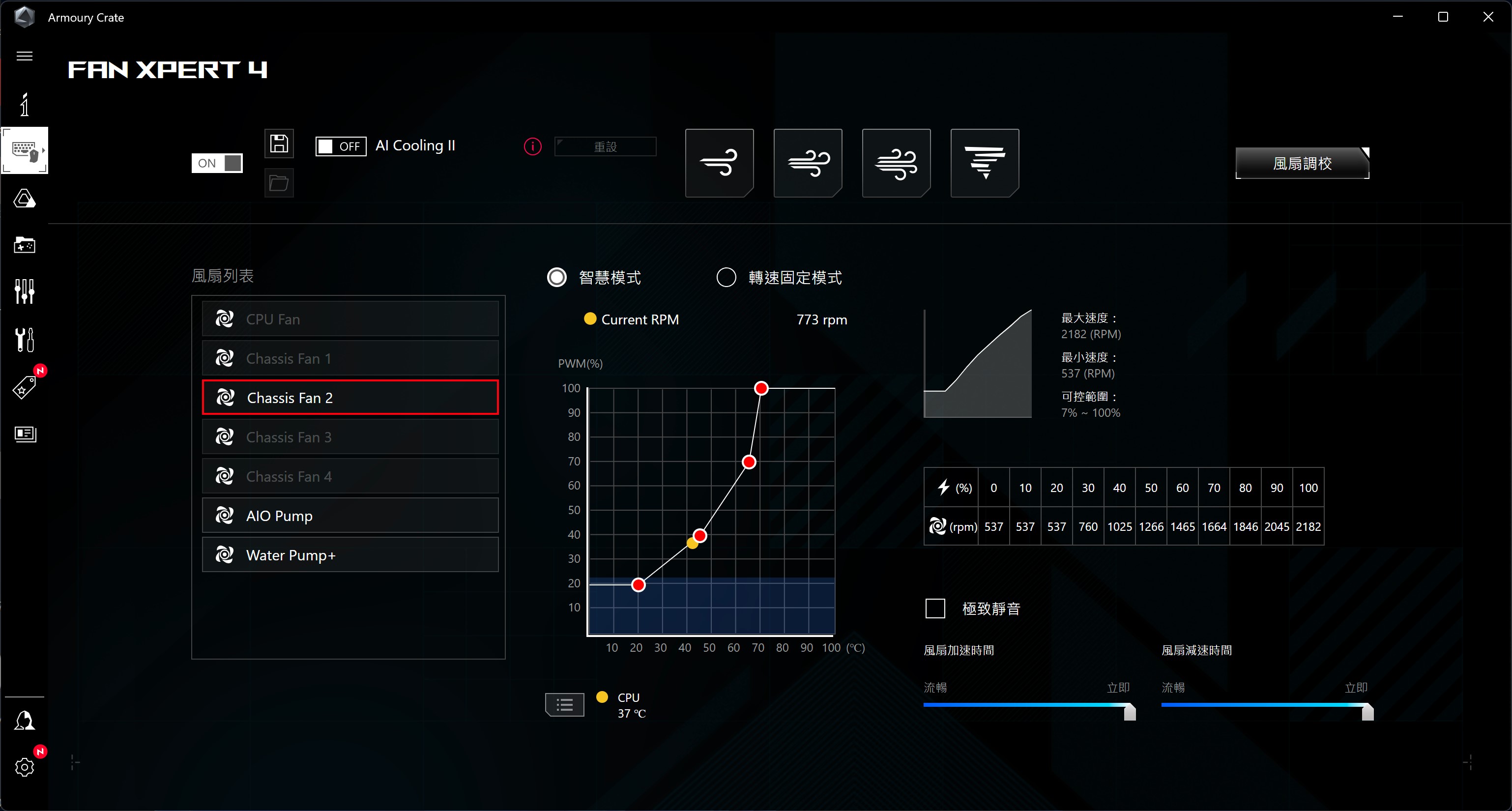Load a saved fan profile
The height and width of the screenshot is (811, 1512).
coord(278,183)
